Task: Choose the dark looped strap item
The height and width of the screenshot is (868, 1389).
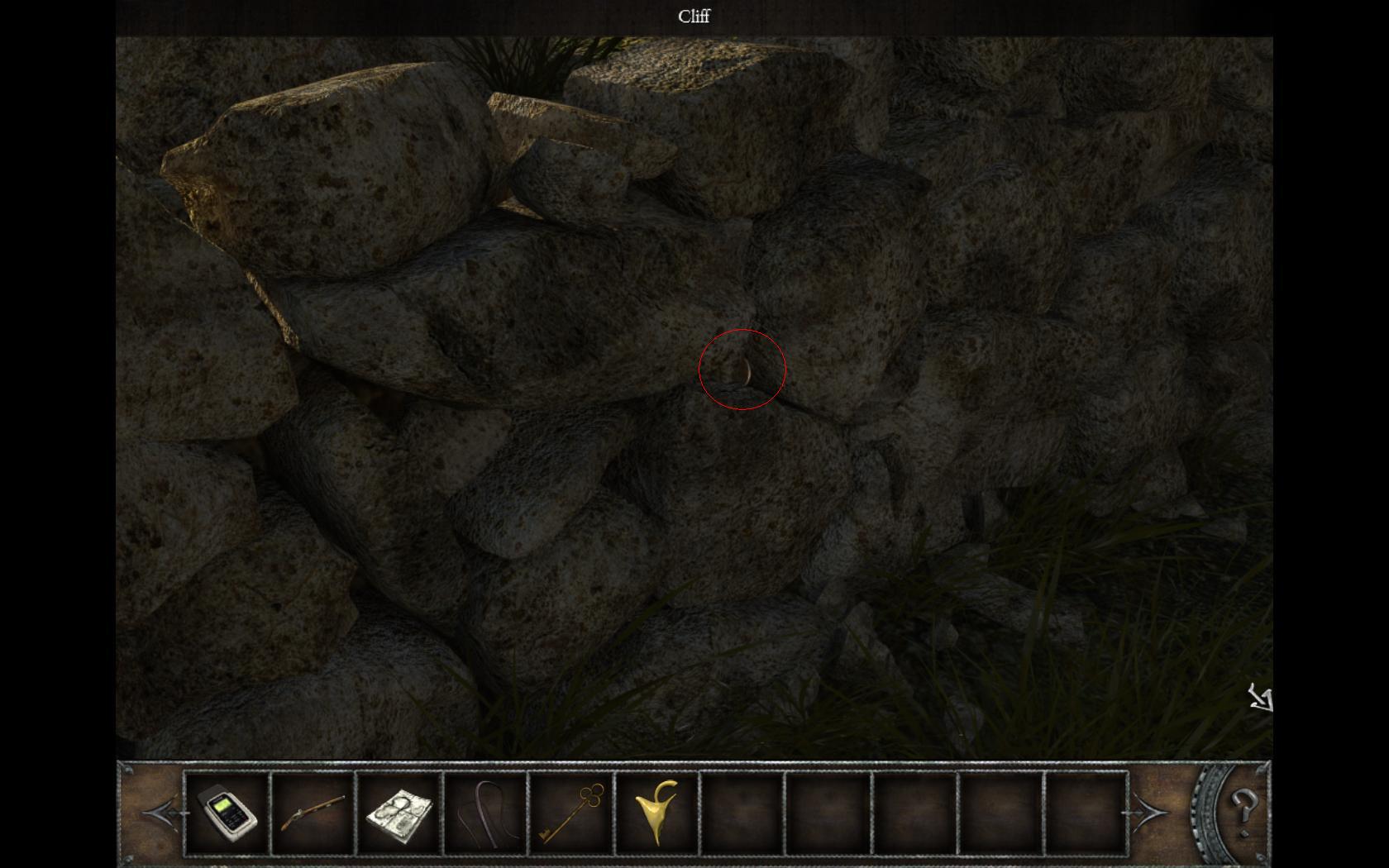Action: point(485,813)
